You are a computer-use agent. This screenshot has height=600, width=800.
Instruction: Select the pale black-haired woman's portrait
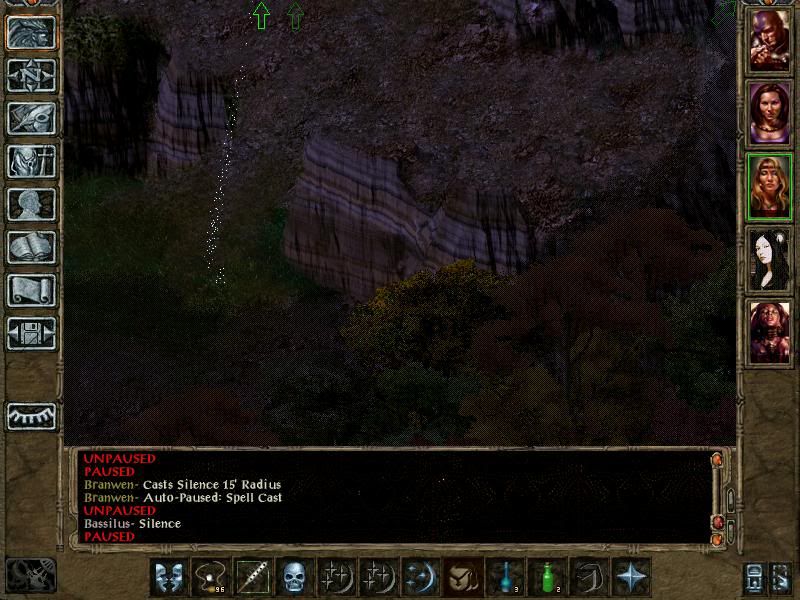coord(770,259)
